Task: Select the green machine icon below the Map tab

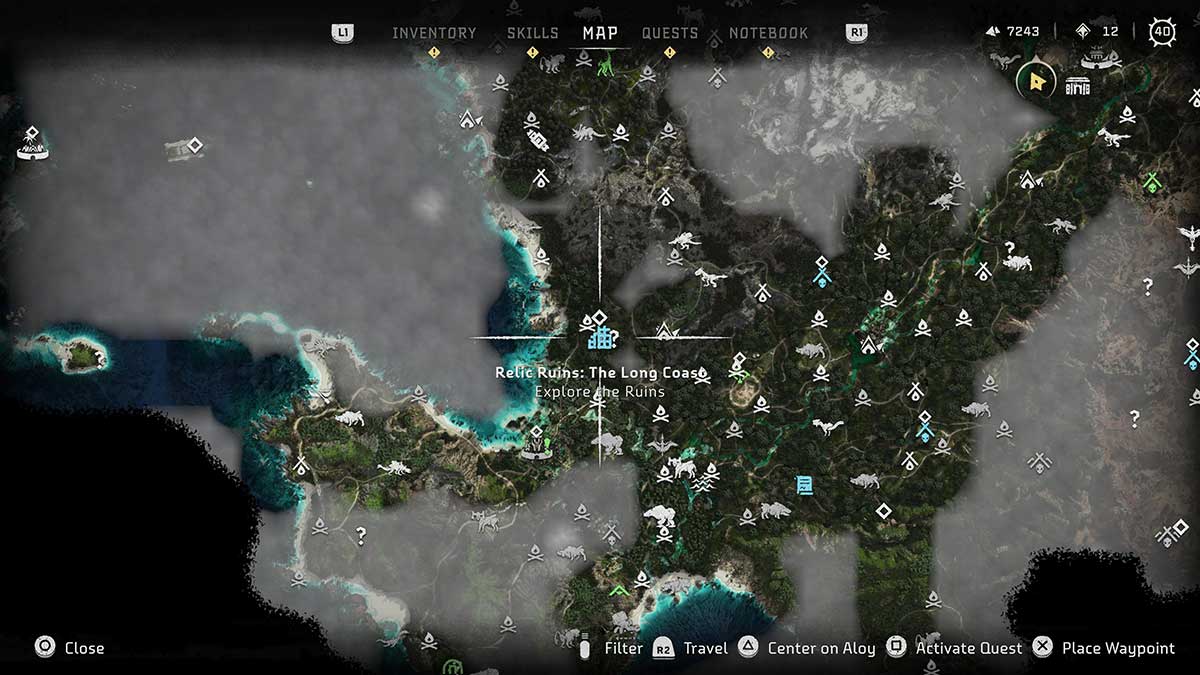Action: [x=606, y=67]
